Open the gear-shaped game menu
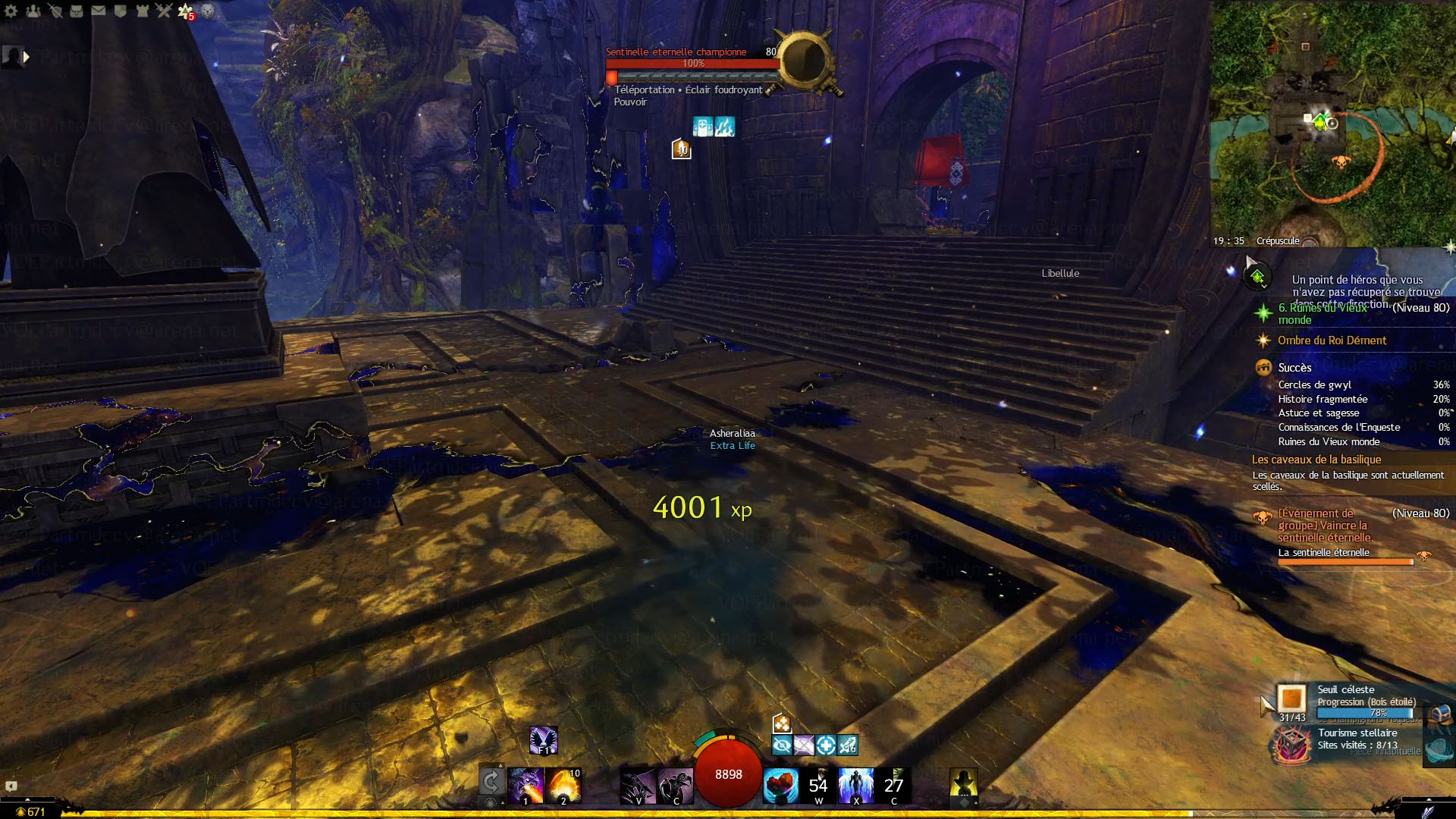The width and height of the screenshot is (1456, 819). tap(11, 11)
